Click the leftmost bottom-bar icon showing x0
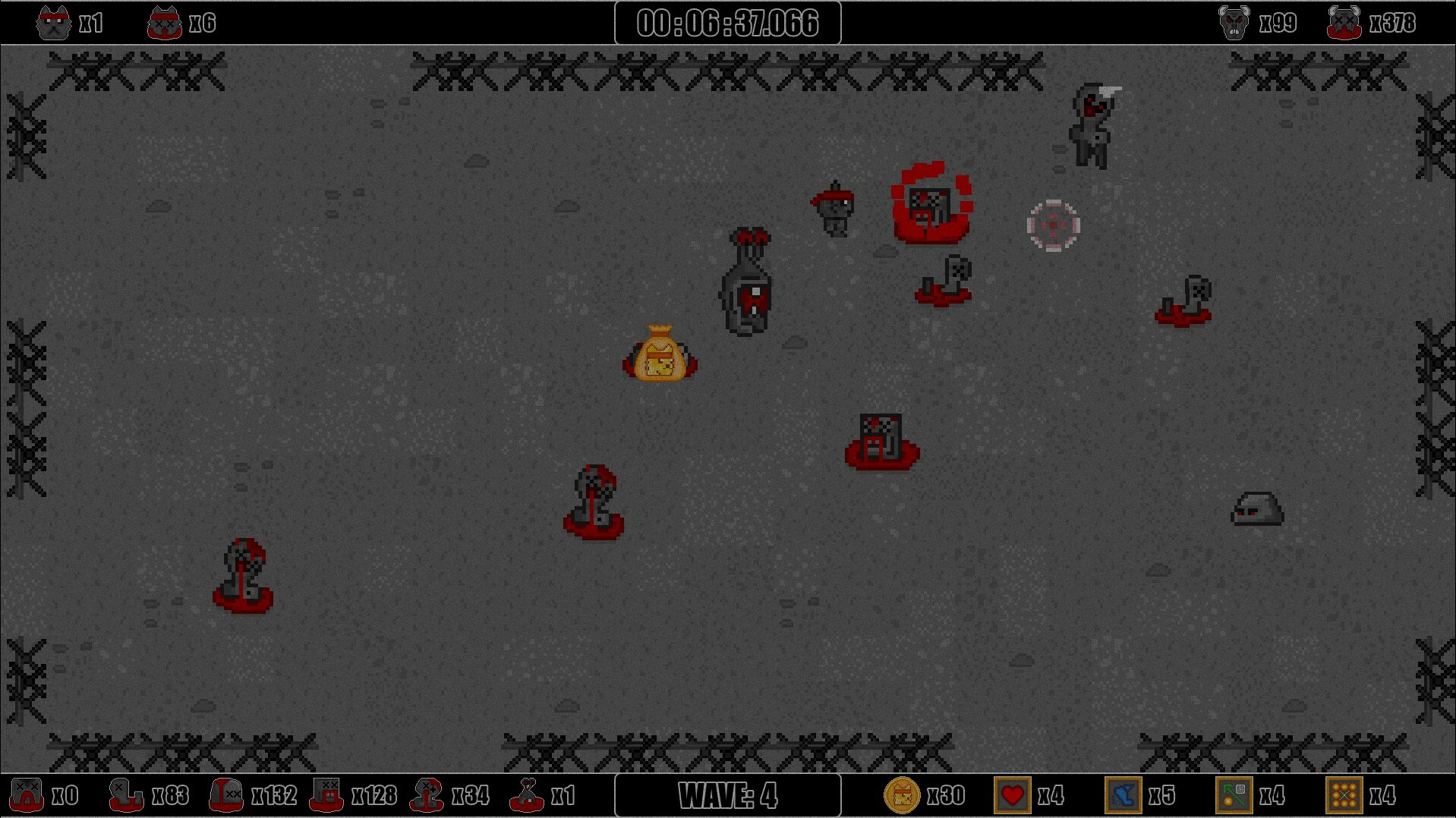 tap(28, 796)
